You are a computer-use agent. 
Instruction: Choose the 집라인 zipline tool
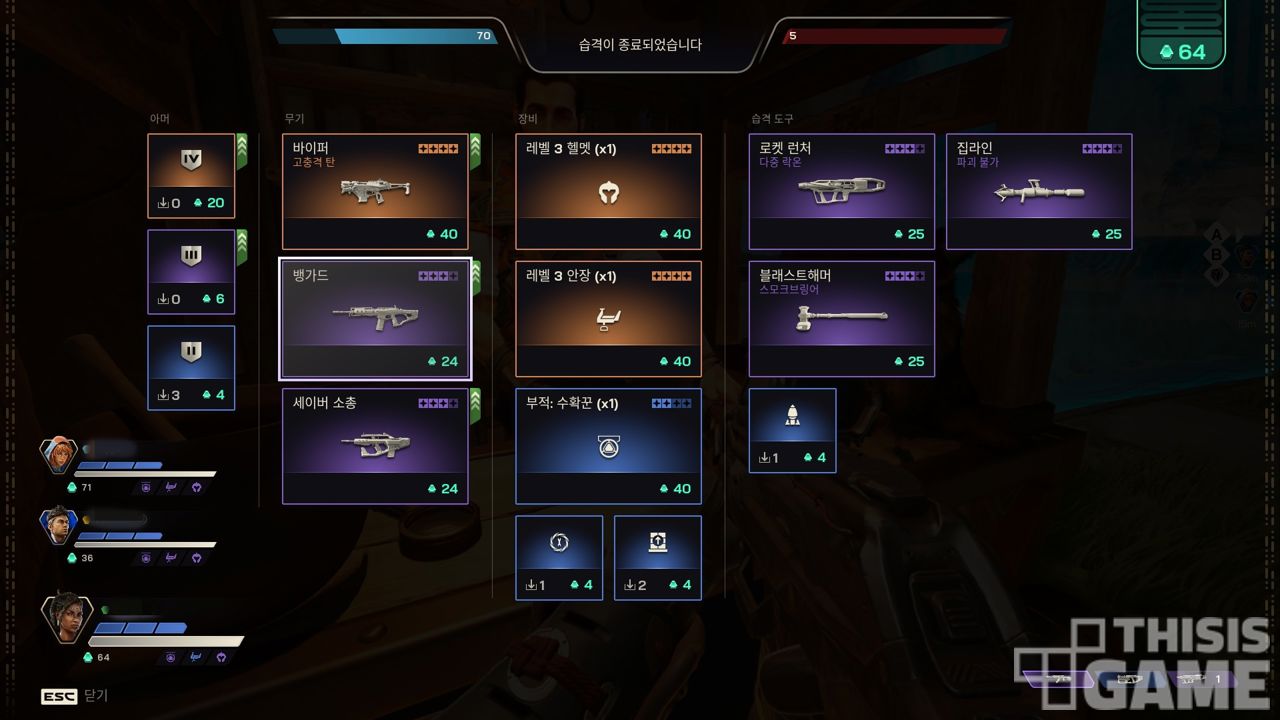pyautogui.click(x=1039, y=191)
